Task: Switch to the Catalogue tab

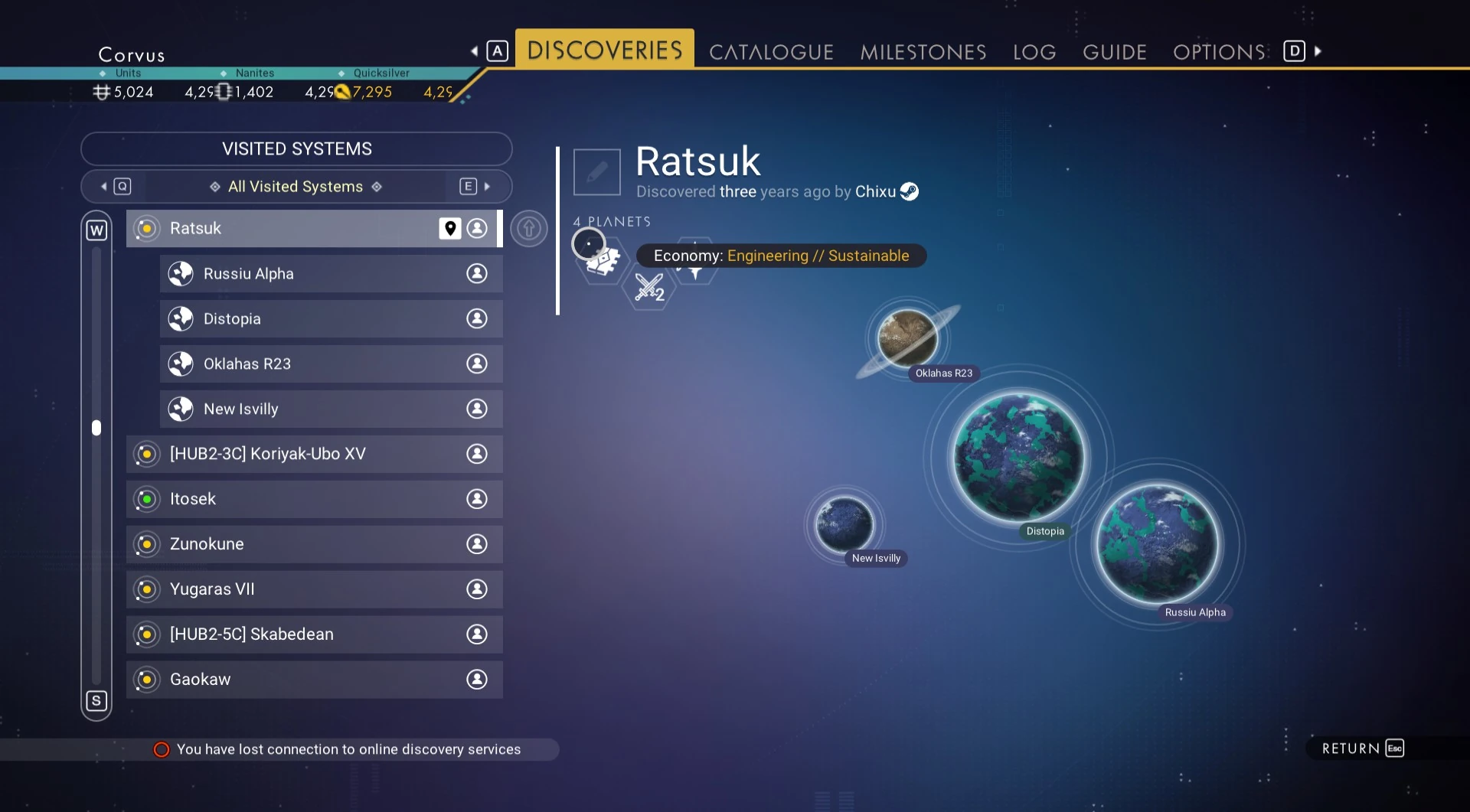Action: pos(770,52)
